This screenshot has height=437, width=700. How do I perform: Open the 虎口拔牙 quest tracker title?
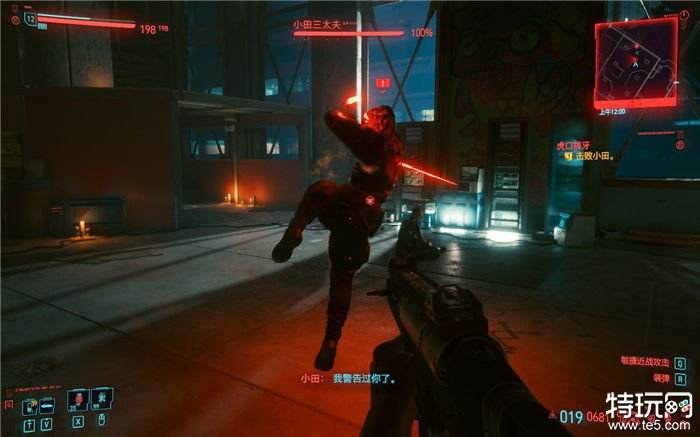pos(574,144)
